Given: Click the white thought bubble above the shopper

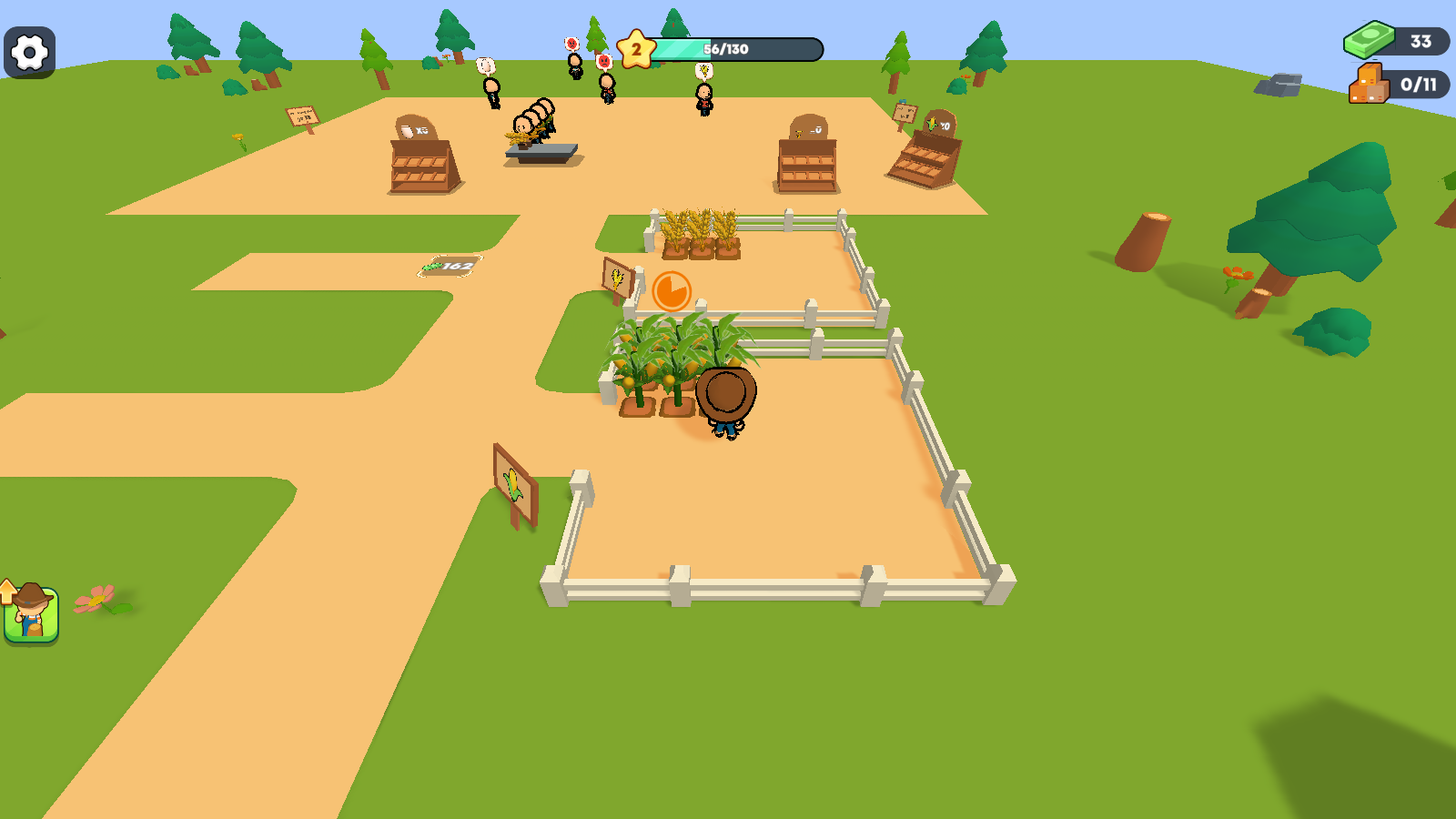Looking at the screenshot, I should tap(486, 66).
